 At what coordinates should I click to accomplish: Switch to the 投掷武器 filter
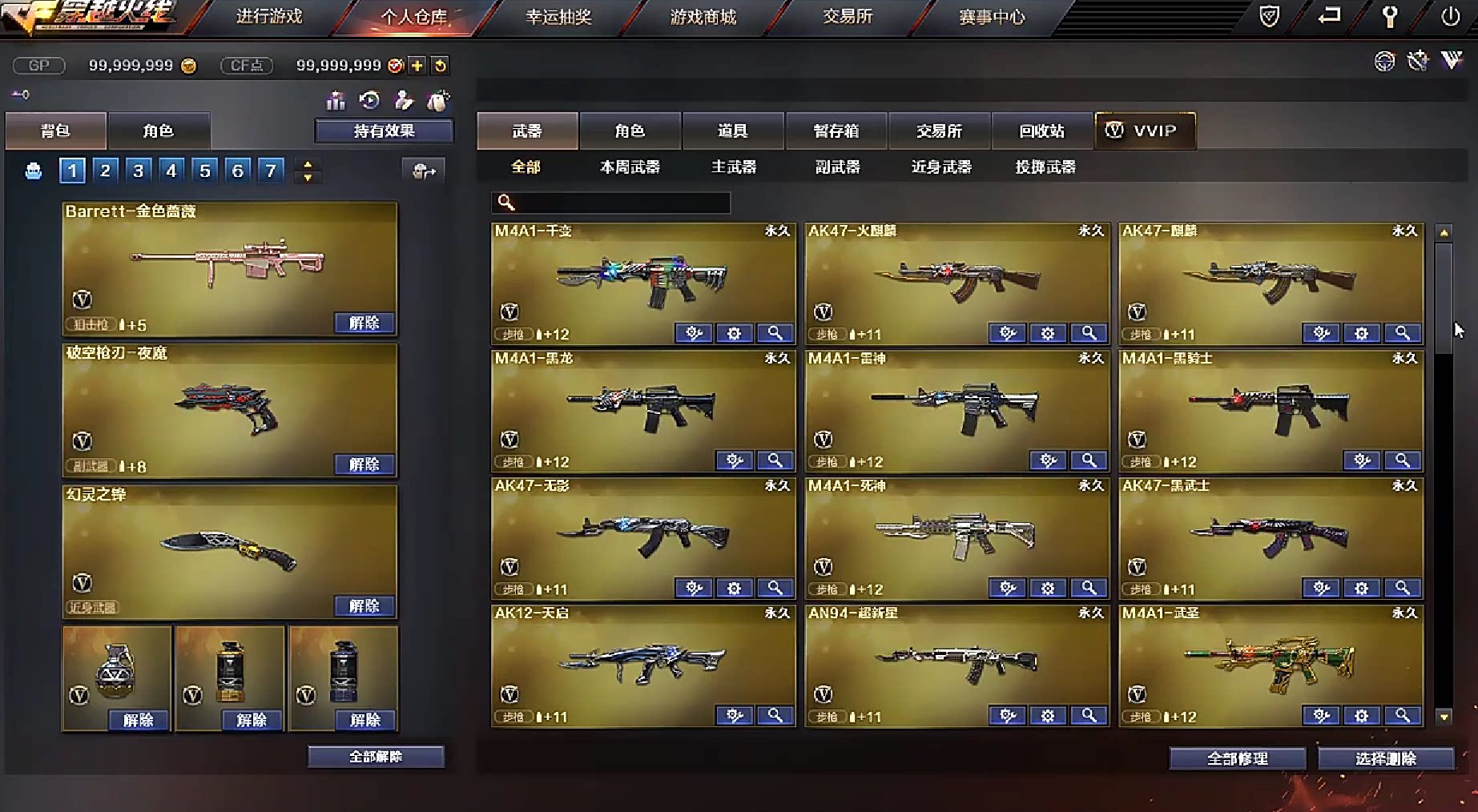click(1043, 167)
